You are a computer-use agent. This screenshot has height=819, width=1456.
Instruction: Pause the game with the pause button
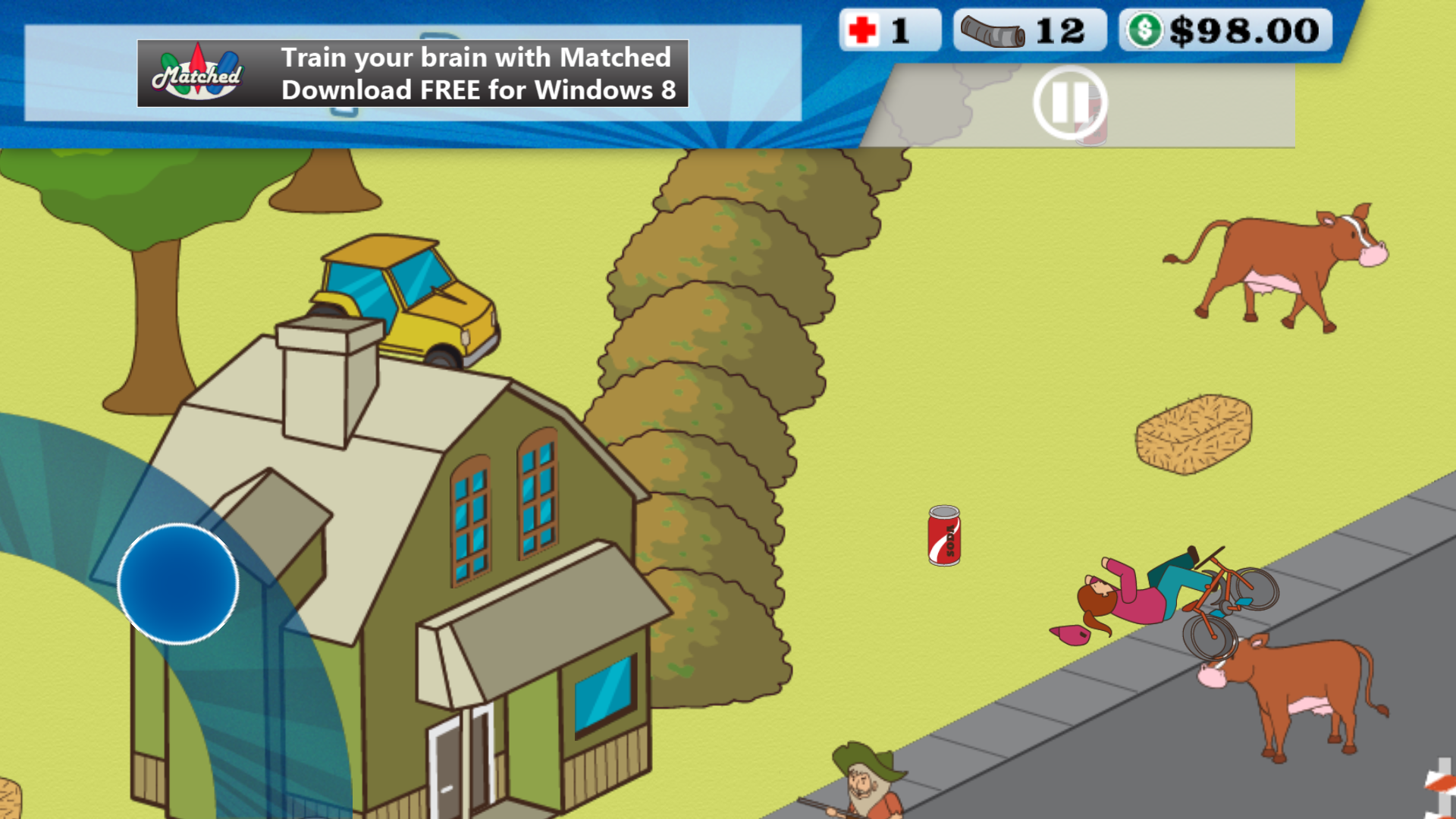(1070, 102)
